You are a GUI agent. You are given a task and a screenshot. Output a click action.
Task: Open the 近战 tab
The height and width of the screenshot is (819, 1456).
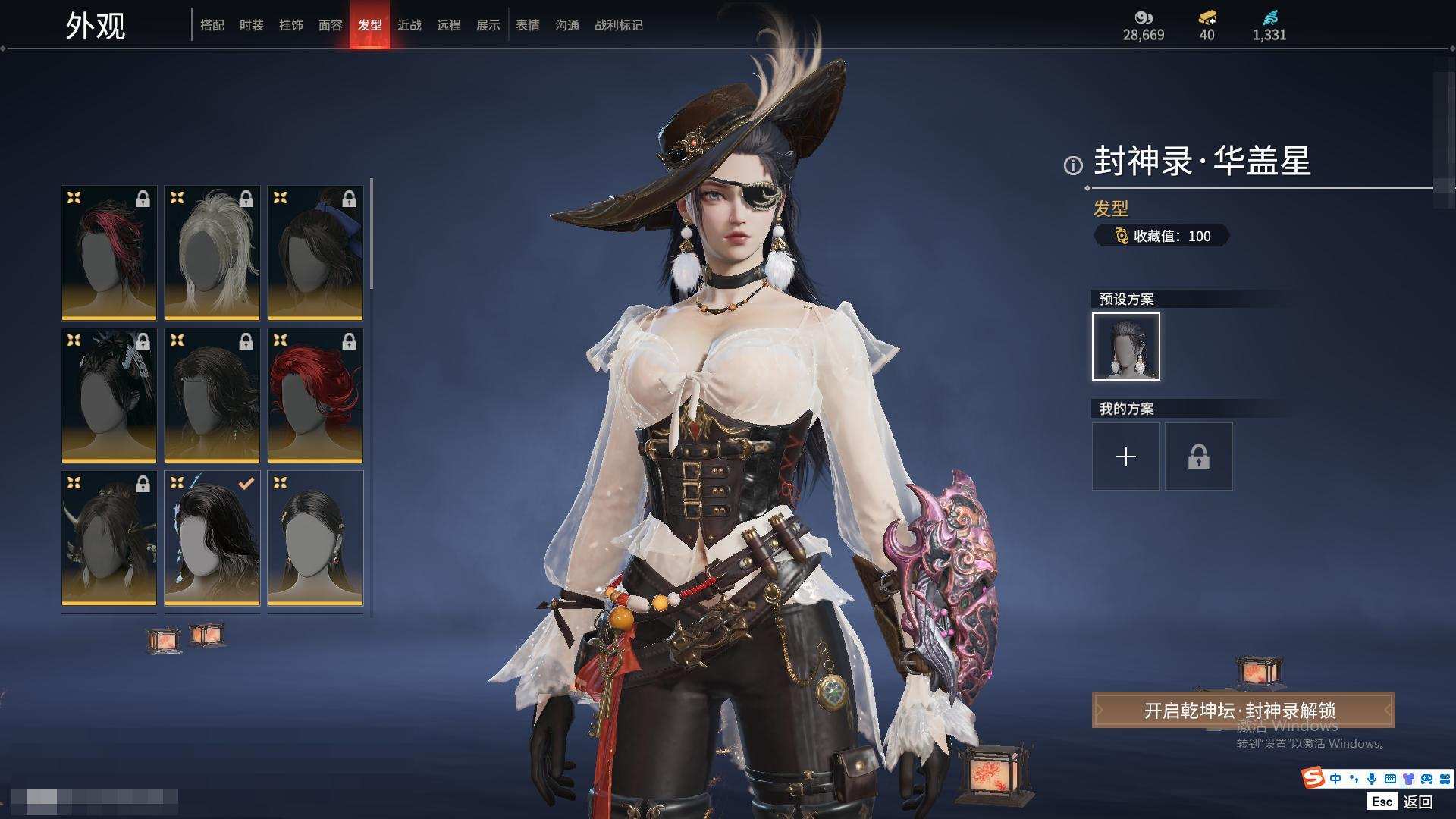pos(409,25)
